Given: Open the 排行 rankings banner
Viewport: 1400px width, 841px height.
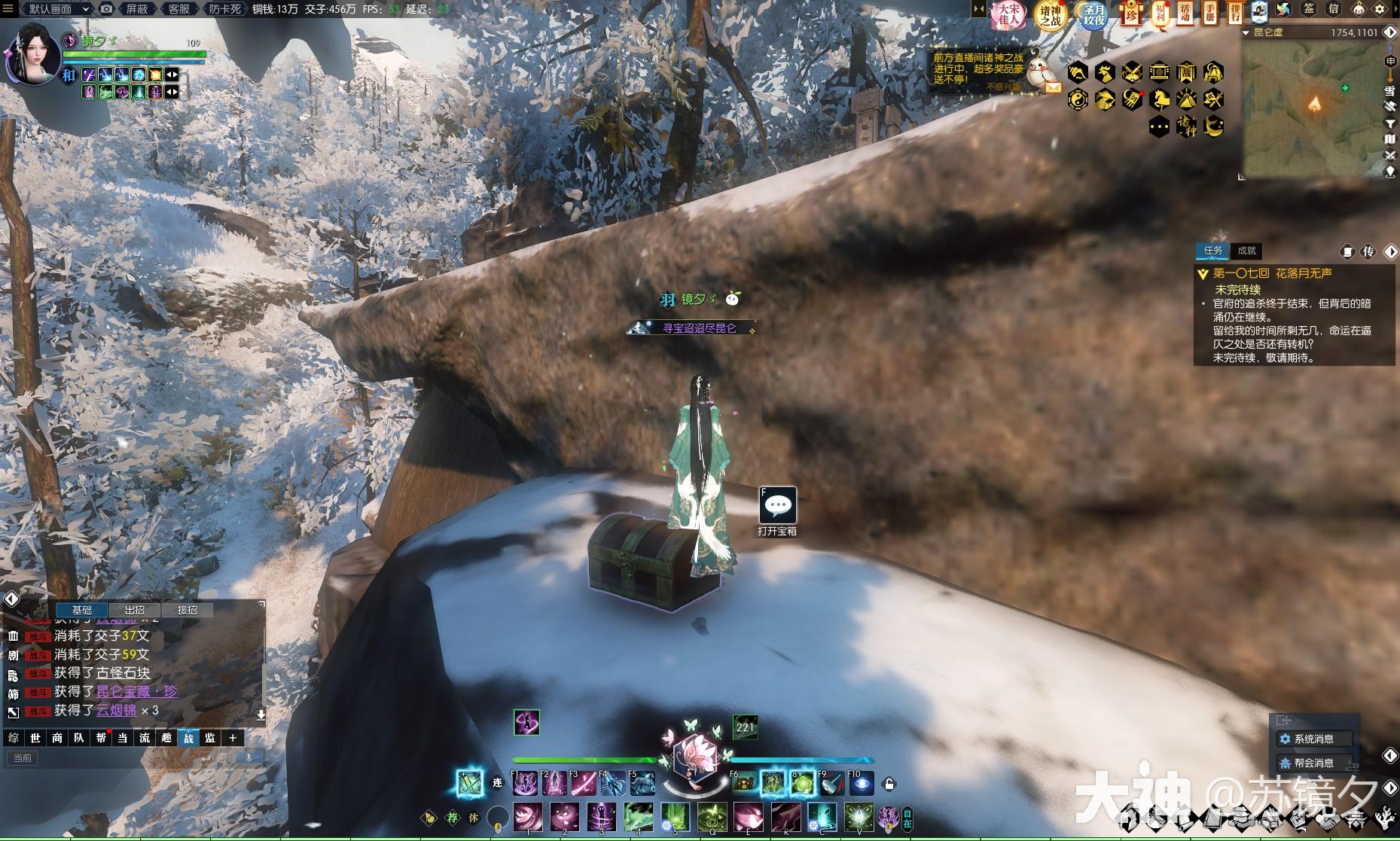Looking at the screenshot, I should (1235, 12).
